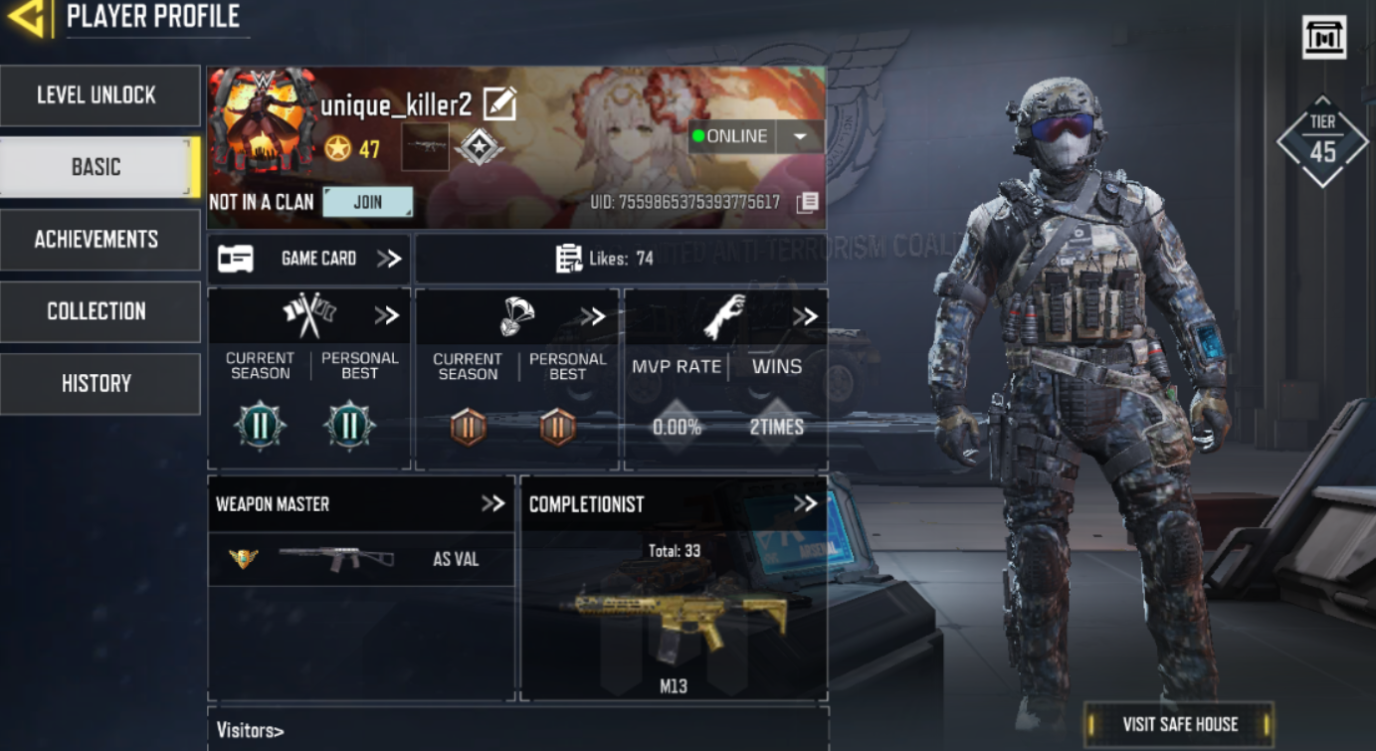Select the AS VAL weapon row
The width and height of the screenshot is (1376, 751).
pyautogui.click(x=360, y=559)
